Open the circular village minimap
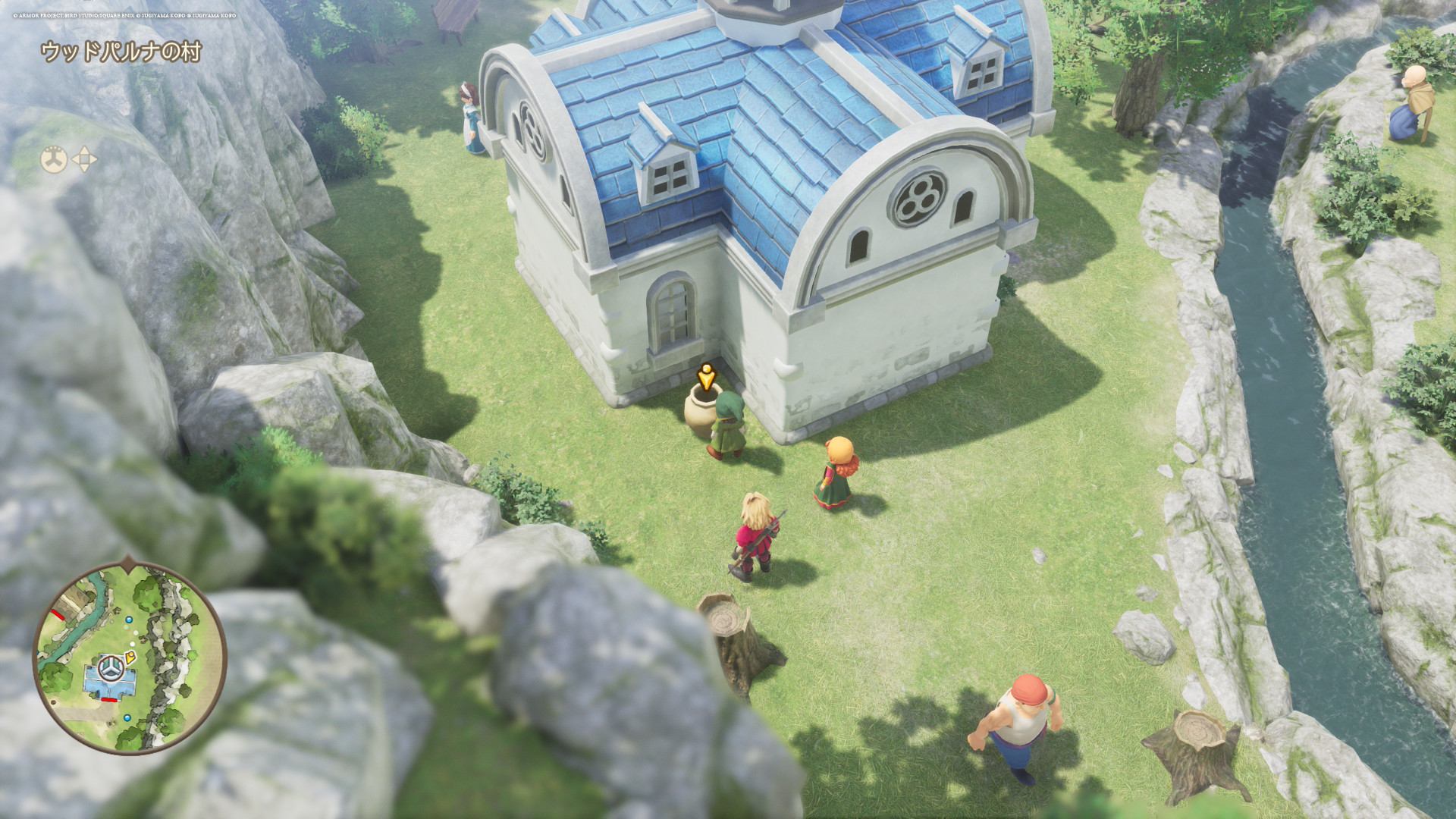 point(130,656)
